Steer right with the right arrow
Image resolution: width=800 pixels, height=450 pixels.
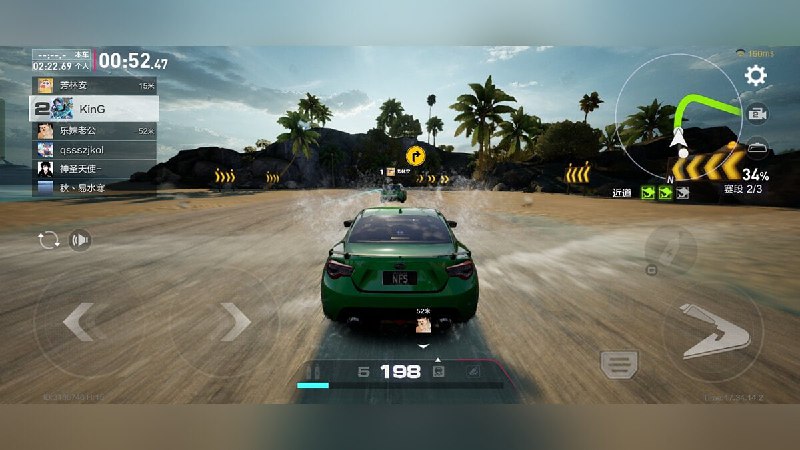pyautogui.click(x=234, y=322)
